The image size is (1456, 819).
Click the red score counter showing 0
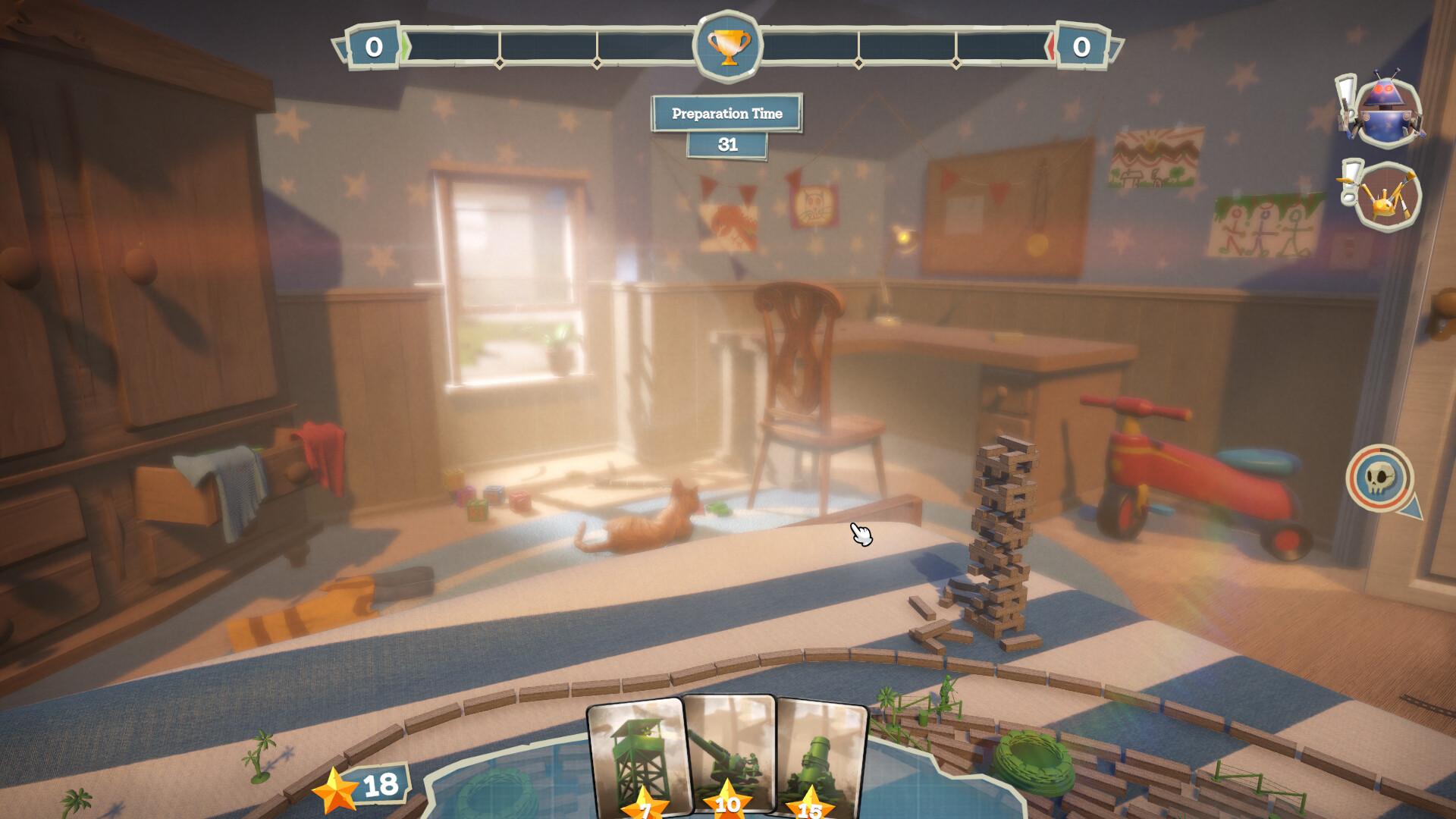(x=1082, y=45)
